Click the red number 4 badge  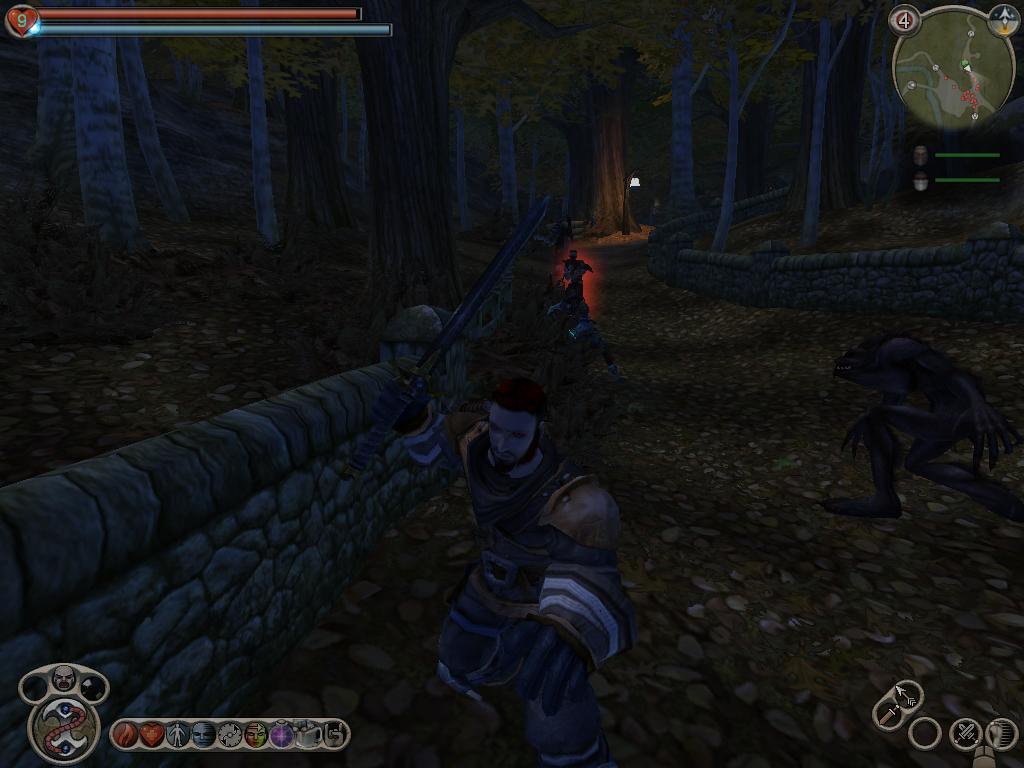tap(905, 19)
